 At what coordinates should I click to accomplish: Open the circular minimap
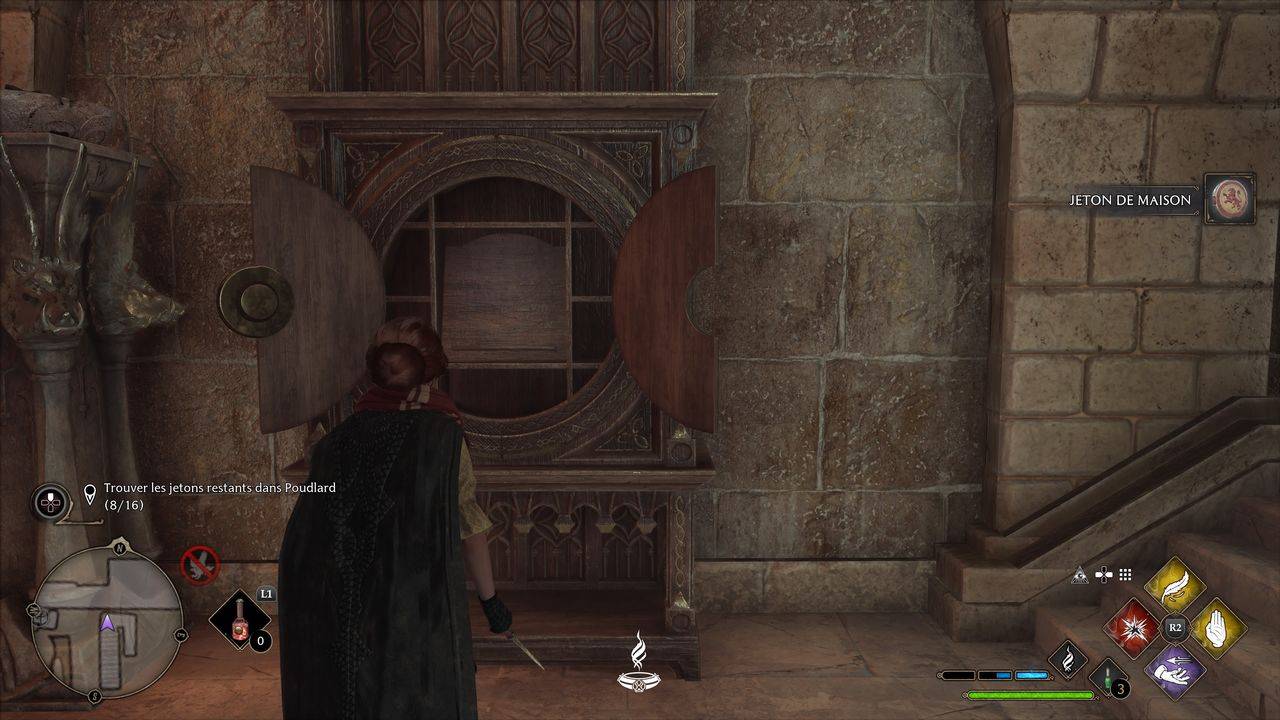point(107,622)
